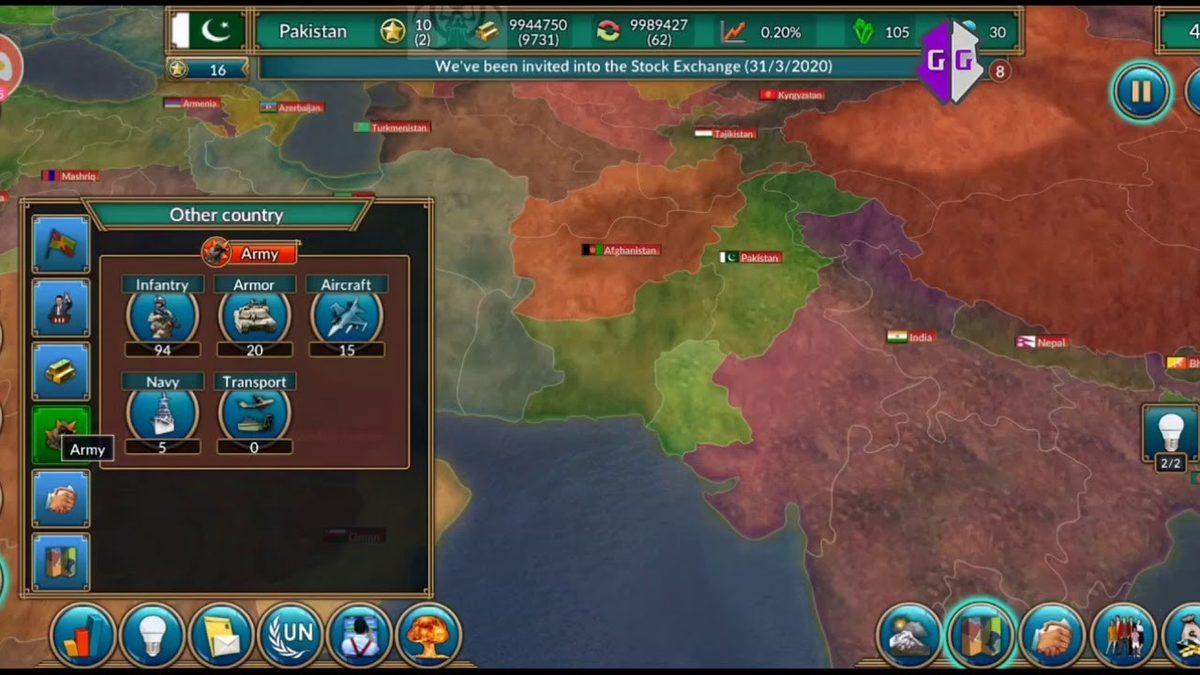Open the mountain weather map view
The height and width of the screenshot is (675, 1200).
pyautogui.click(x=910, y=636)
